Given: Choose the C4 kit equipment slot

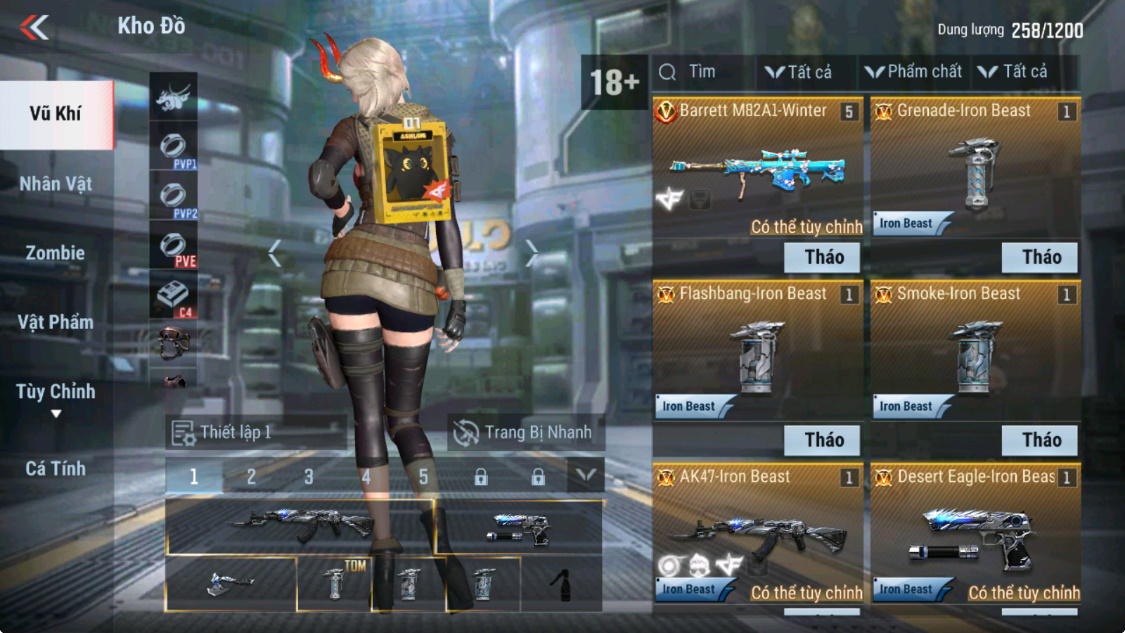Looking at the screenshot, I should 173,297.
